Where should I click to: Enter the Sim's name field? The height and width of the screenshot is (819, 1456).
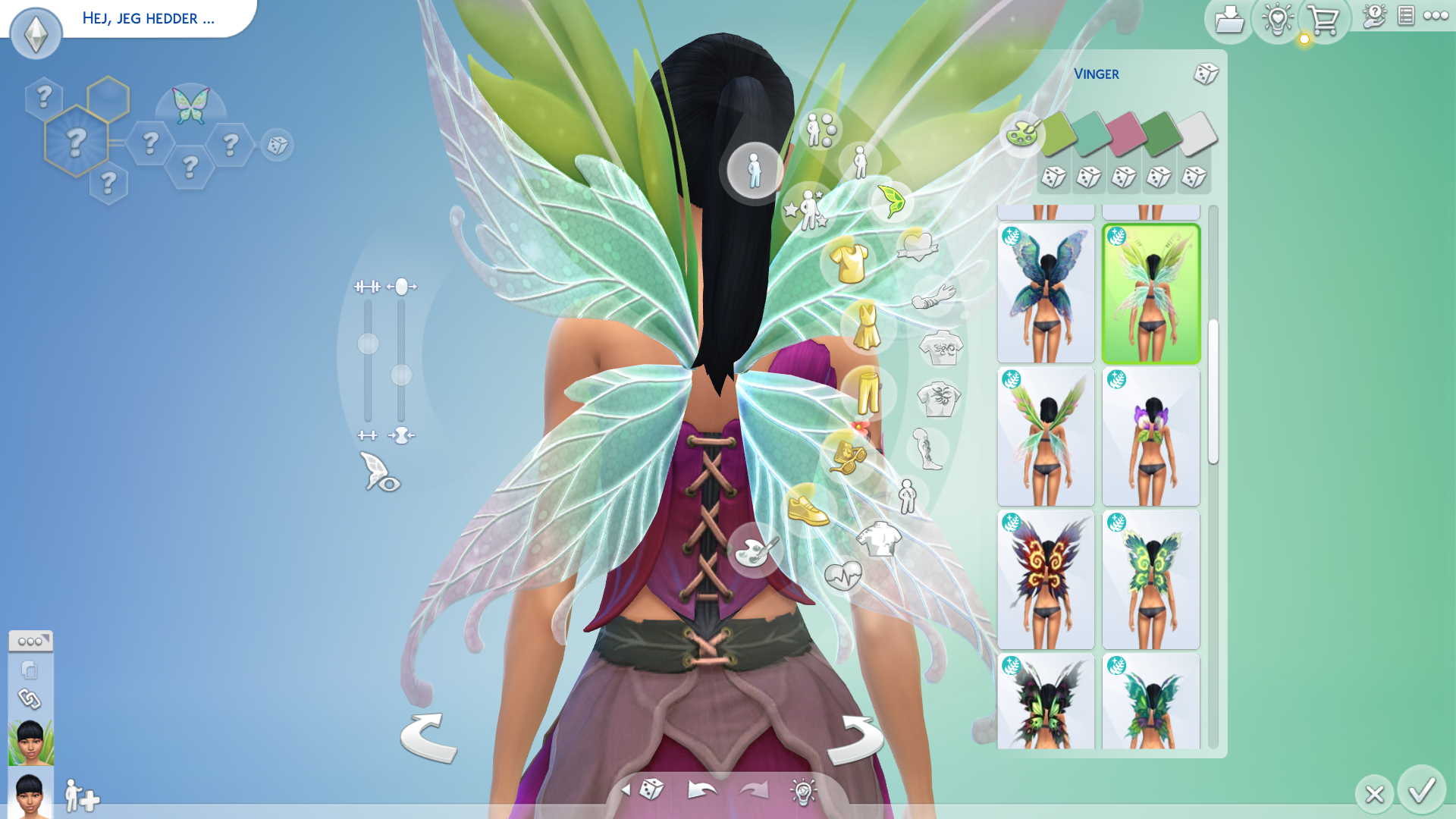(149, 18)
